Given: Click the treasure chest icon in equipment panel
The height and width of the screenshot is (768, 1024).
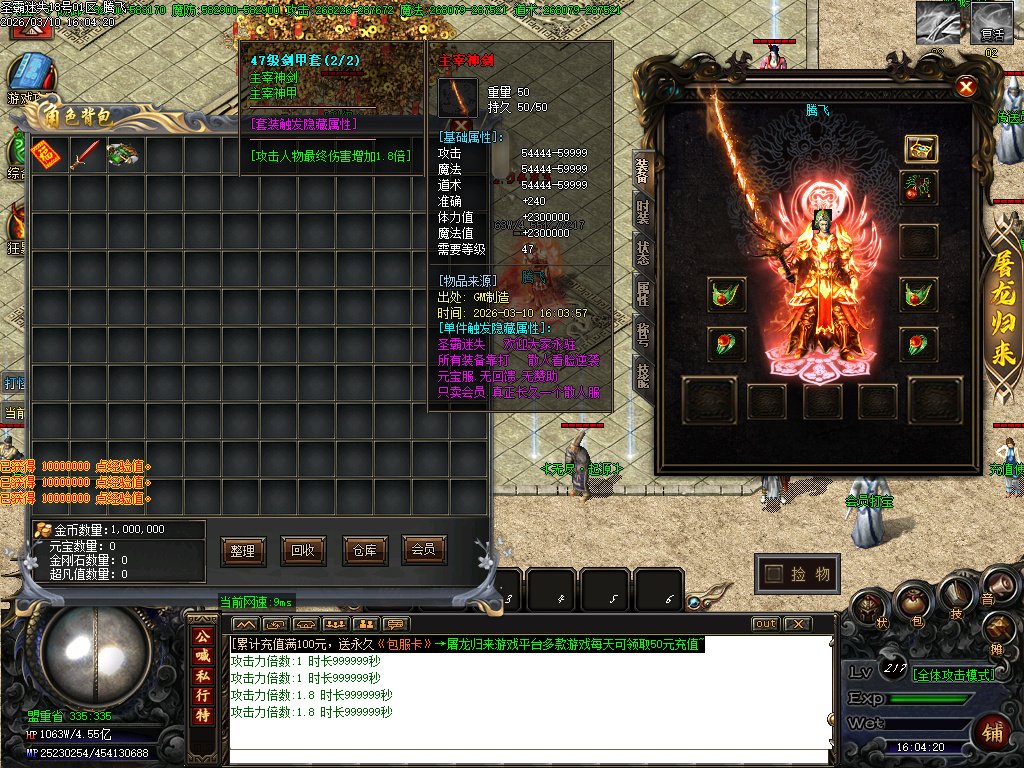Looking at the screenshot, I should 920,149.
